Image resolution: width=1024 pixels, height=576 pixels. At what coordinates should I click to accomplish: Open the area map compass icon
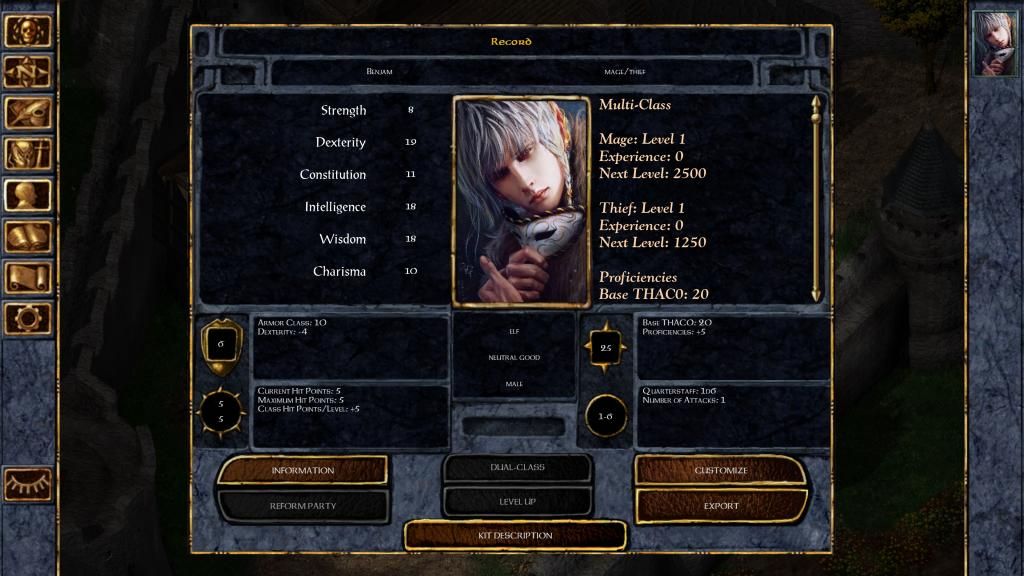click(27, 72)
